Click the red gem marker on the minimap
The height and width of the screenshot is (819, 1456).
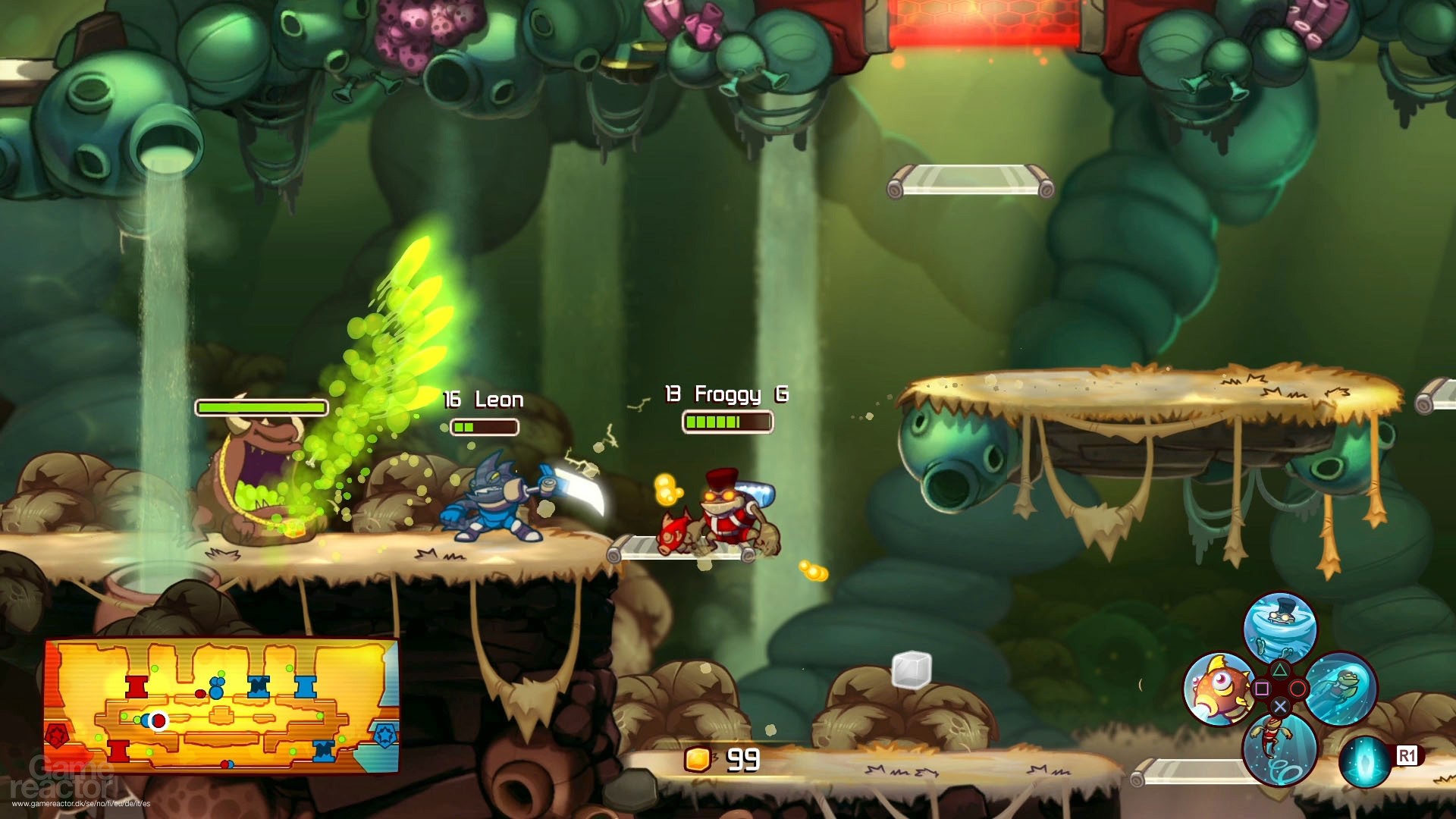58,735
